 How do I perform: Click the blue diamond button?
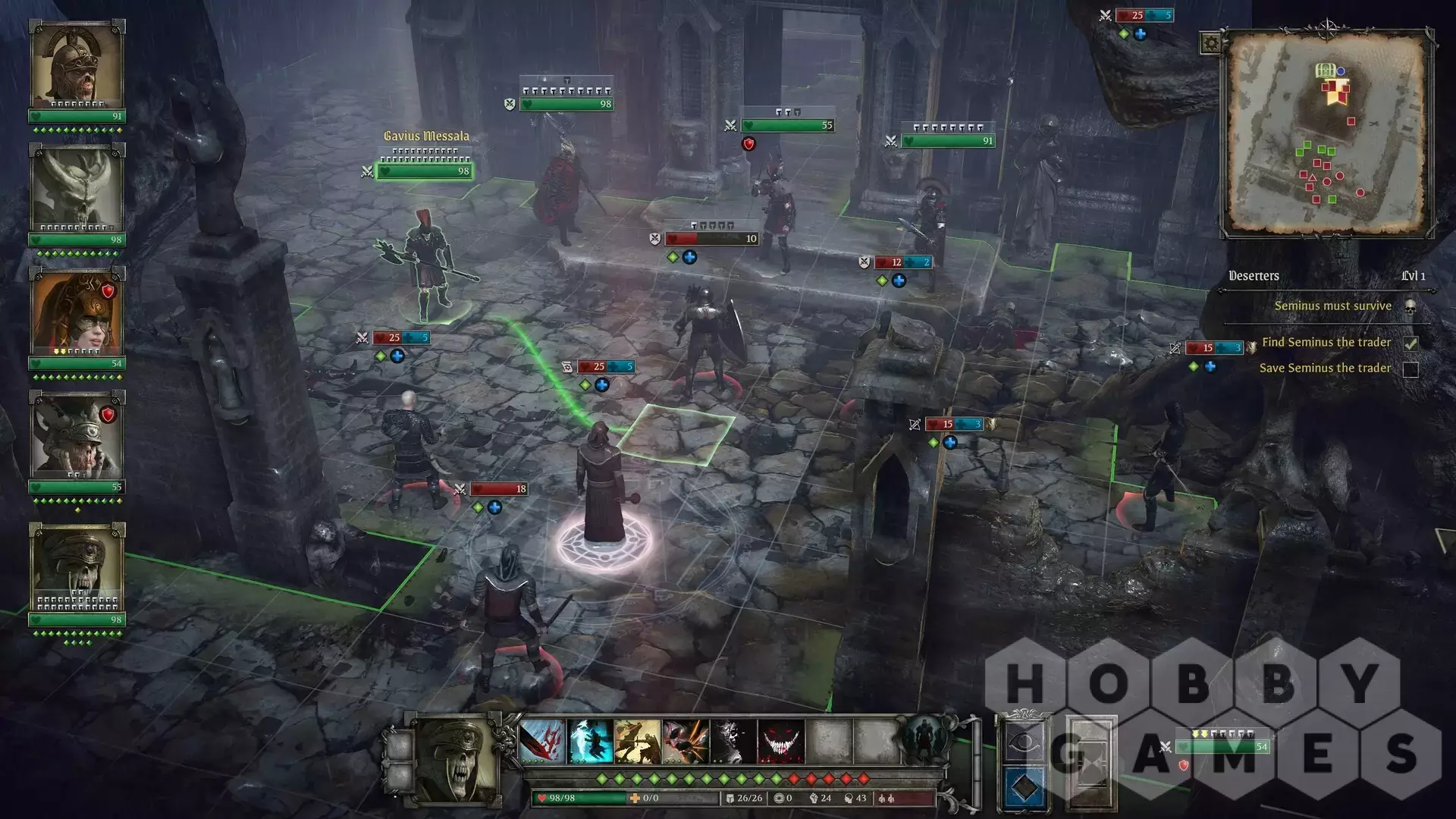point(1024,787)
